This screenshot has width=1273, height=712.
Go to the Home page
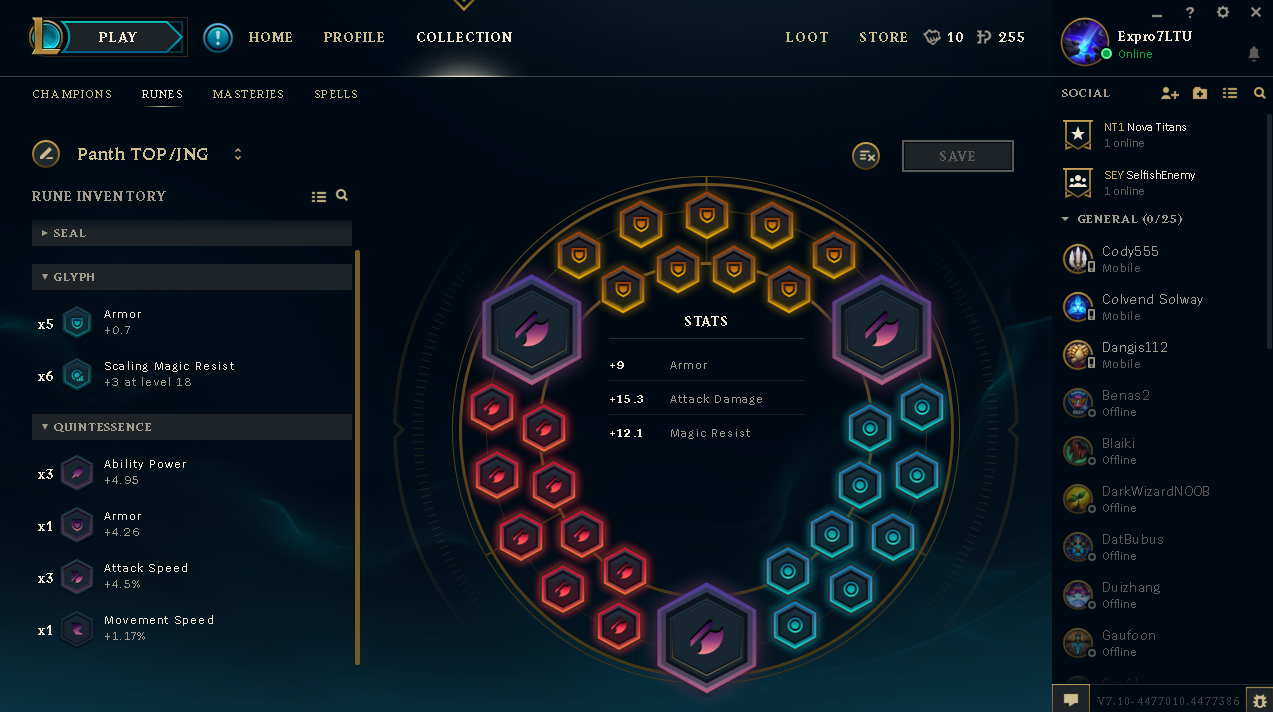[270, 37]
